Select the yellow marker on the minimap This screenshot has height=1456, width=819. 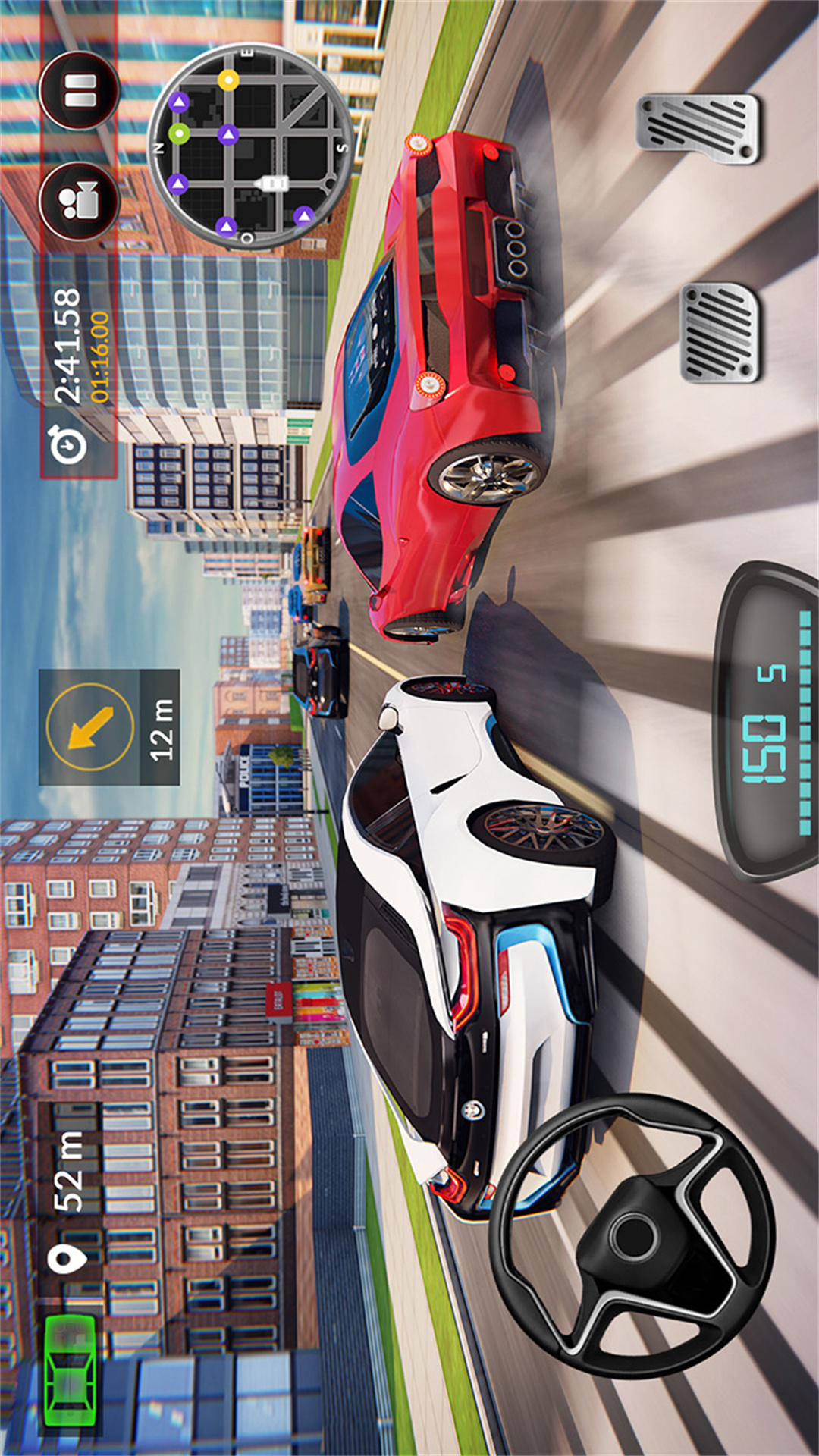pos(228,80)
